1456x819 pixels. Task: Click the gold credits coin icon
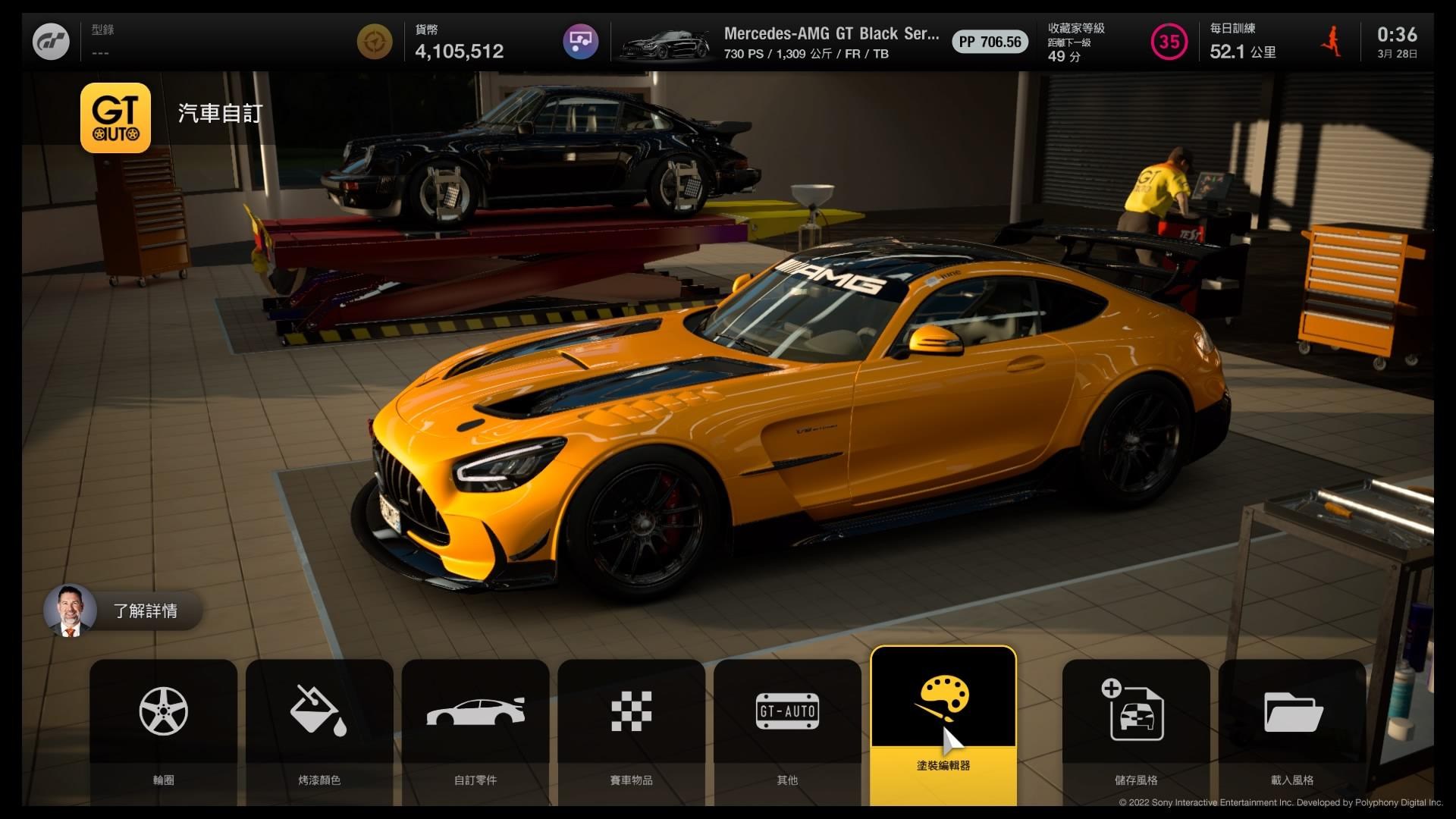point(375,42)
